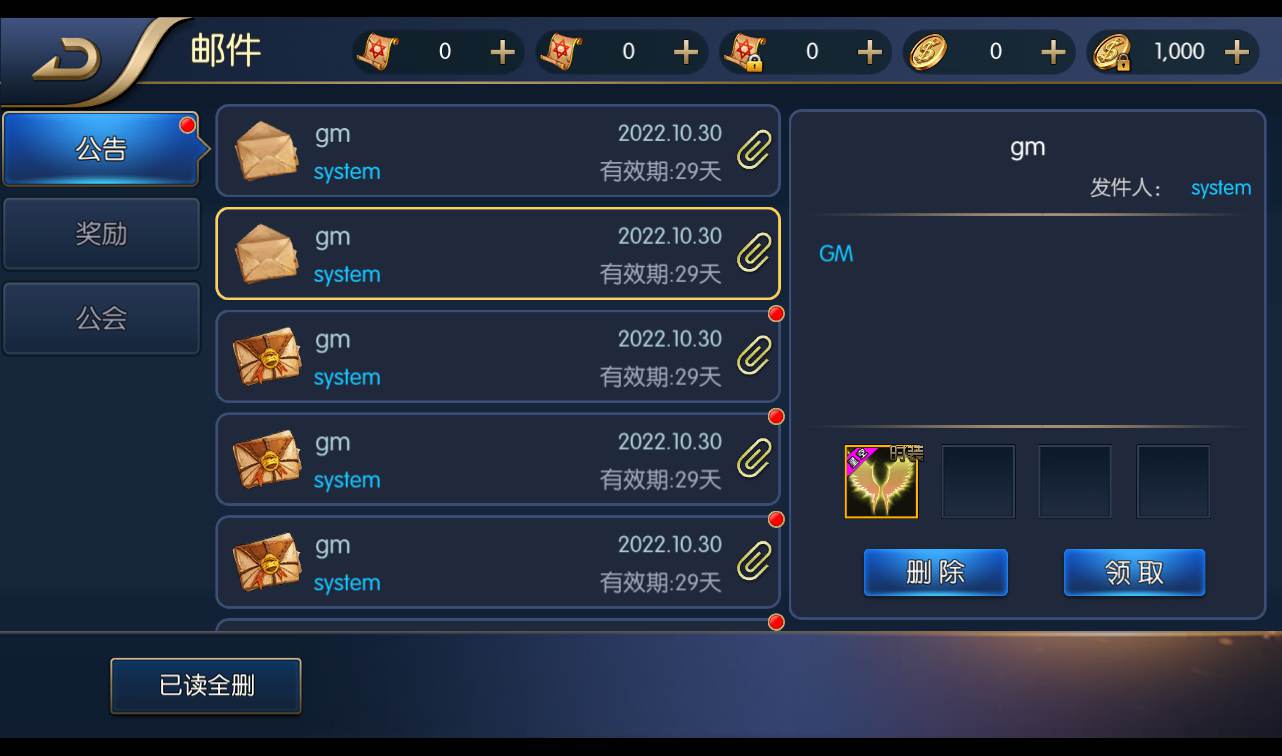
Task: Switch to the 奖励 rewards tab
Action: click(100, 233)
